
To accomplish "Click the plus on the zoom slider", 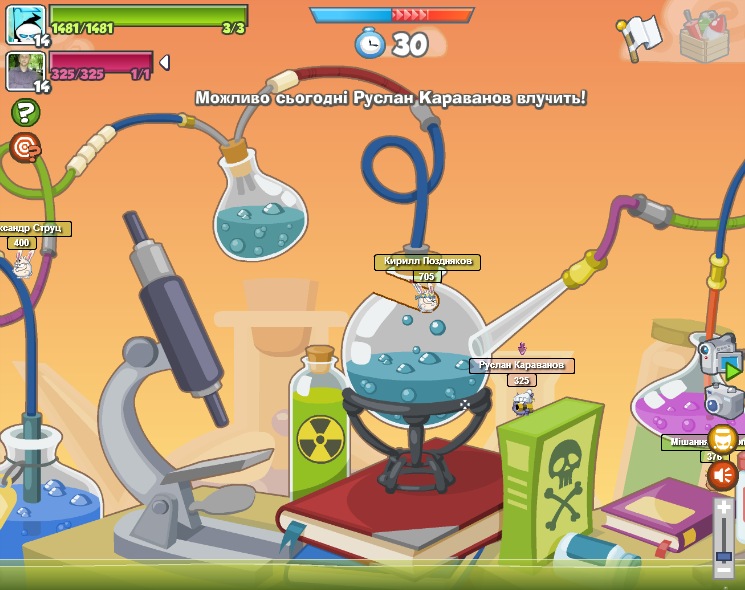I will point(724,507).
